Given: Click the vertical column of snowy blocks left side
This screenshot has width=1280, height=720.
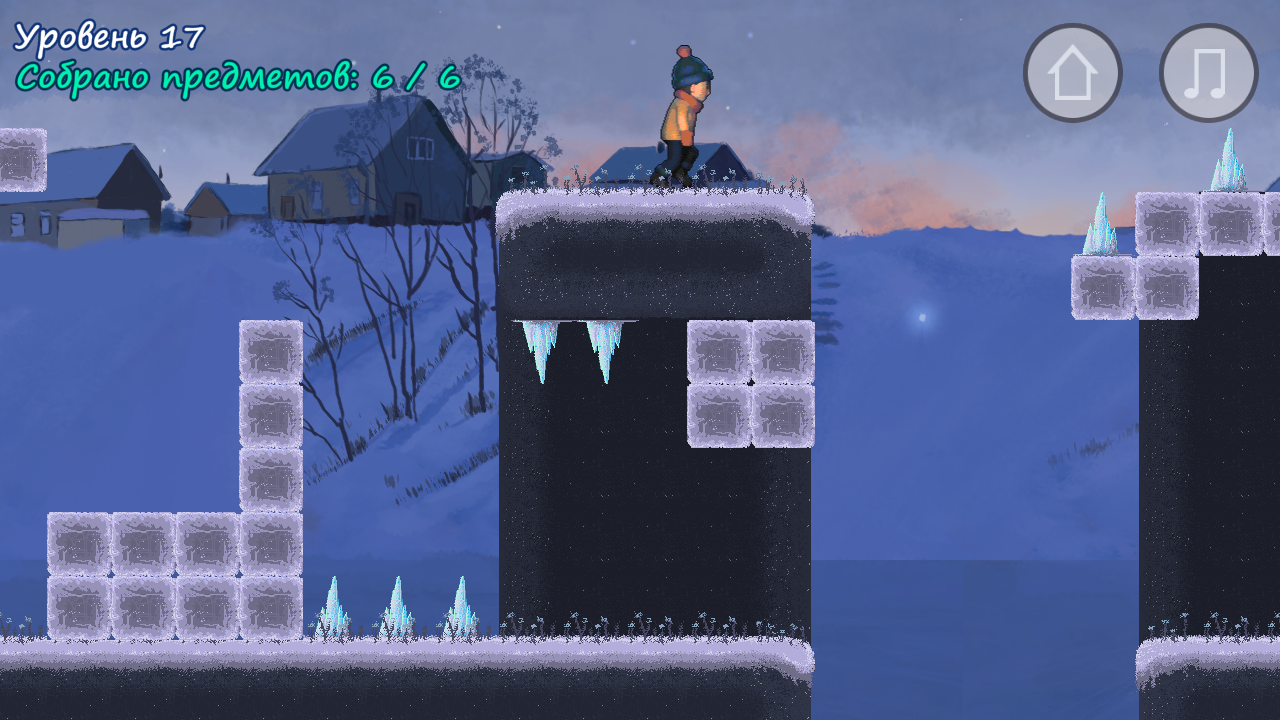Looking at the screenshot, I should click(268, 420).
